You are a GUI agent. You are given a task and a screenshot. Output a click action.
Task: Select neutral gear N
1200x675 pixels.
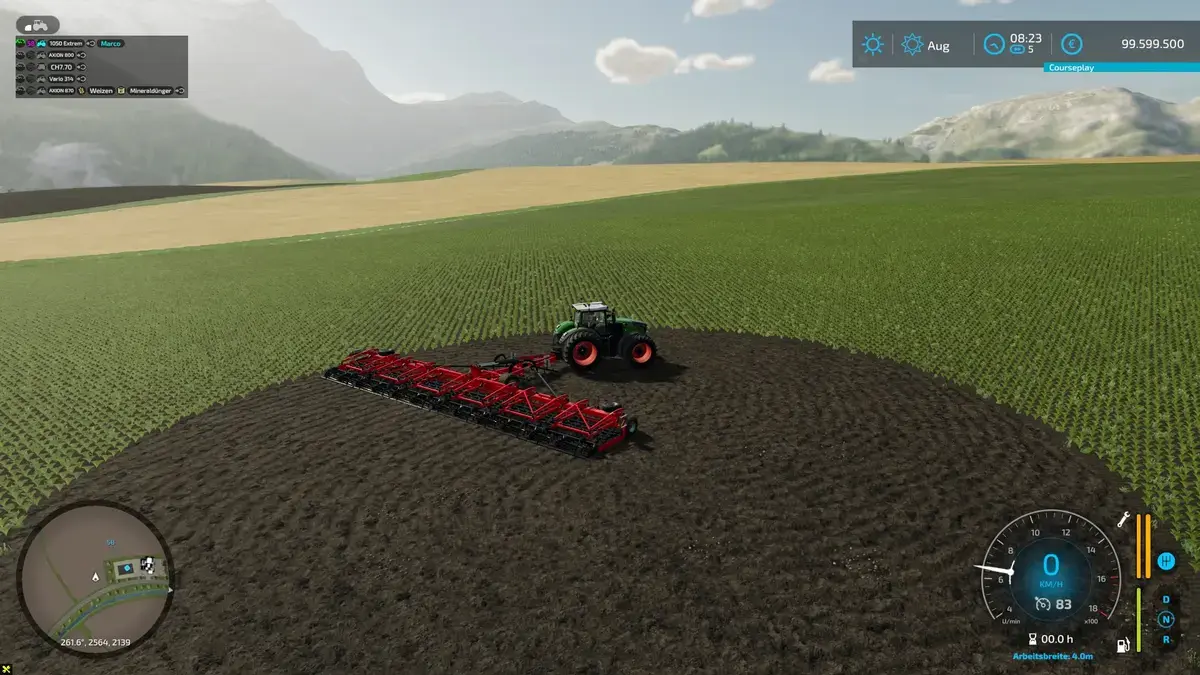pos(1165,619)
